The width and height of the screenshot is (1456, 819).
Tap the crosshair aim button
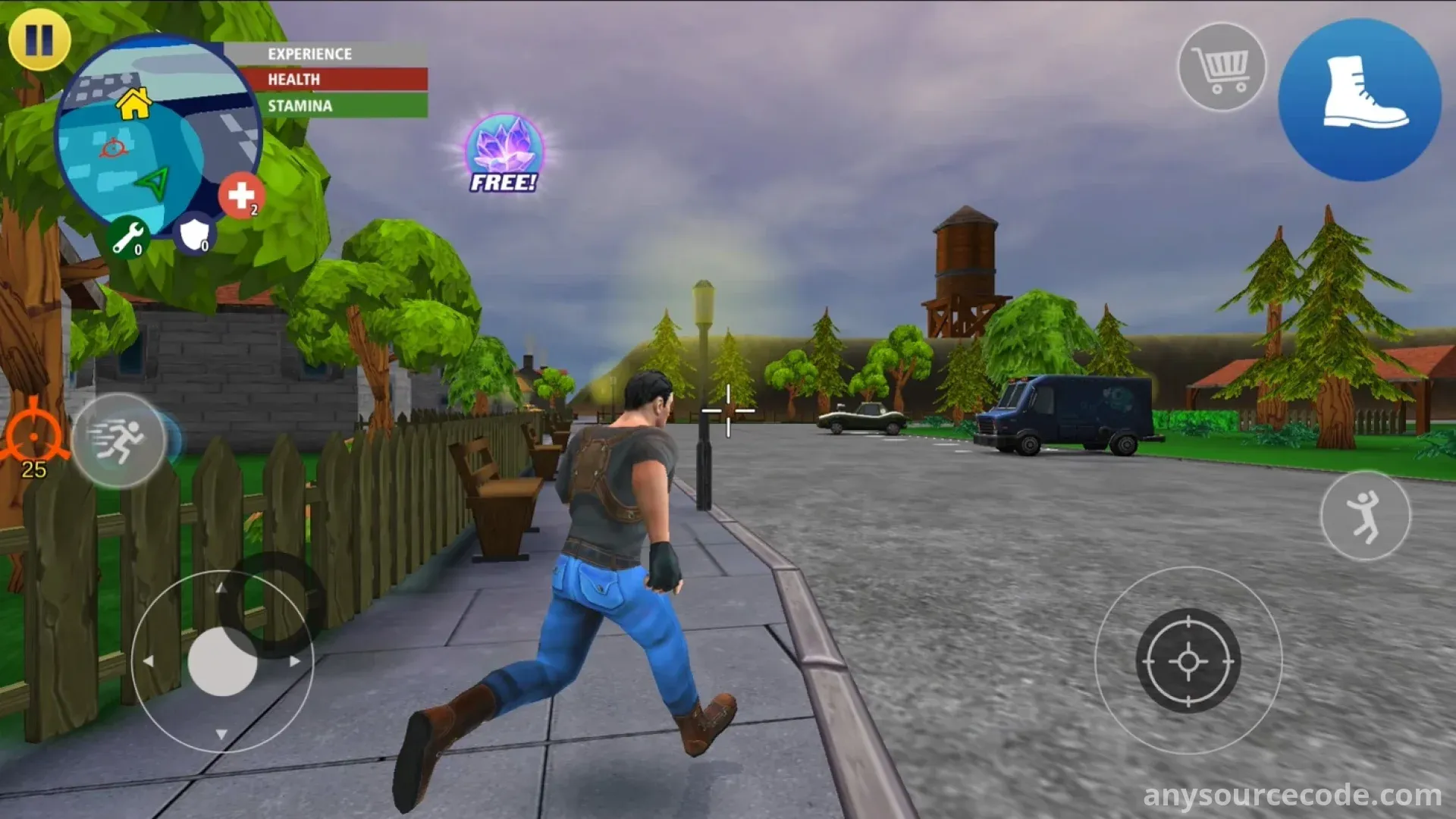[x=1188, y=661]
